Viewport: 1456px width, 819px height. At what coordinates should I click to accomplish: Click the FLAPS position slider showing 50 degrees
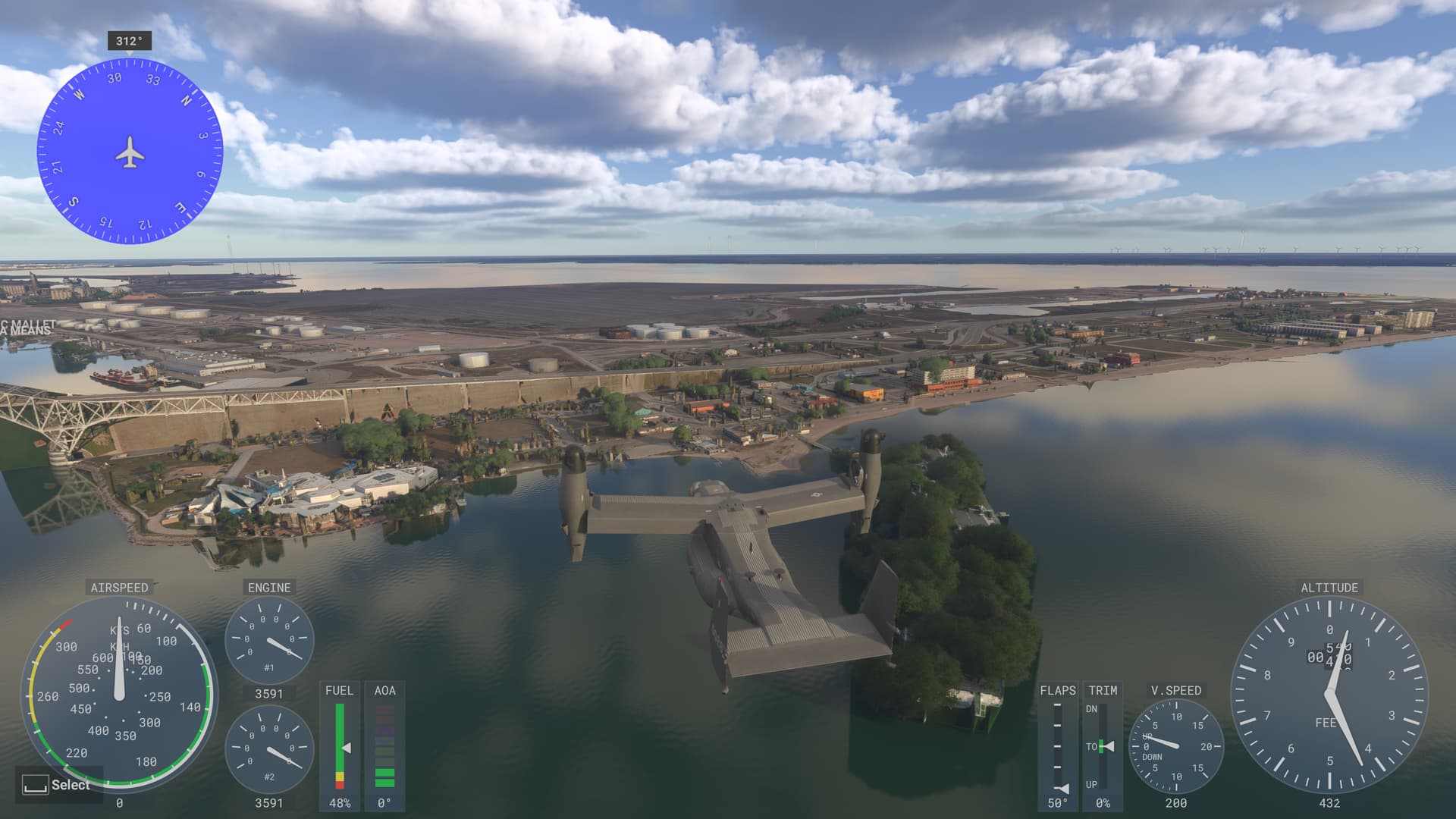[1057, 747]
